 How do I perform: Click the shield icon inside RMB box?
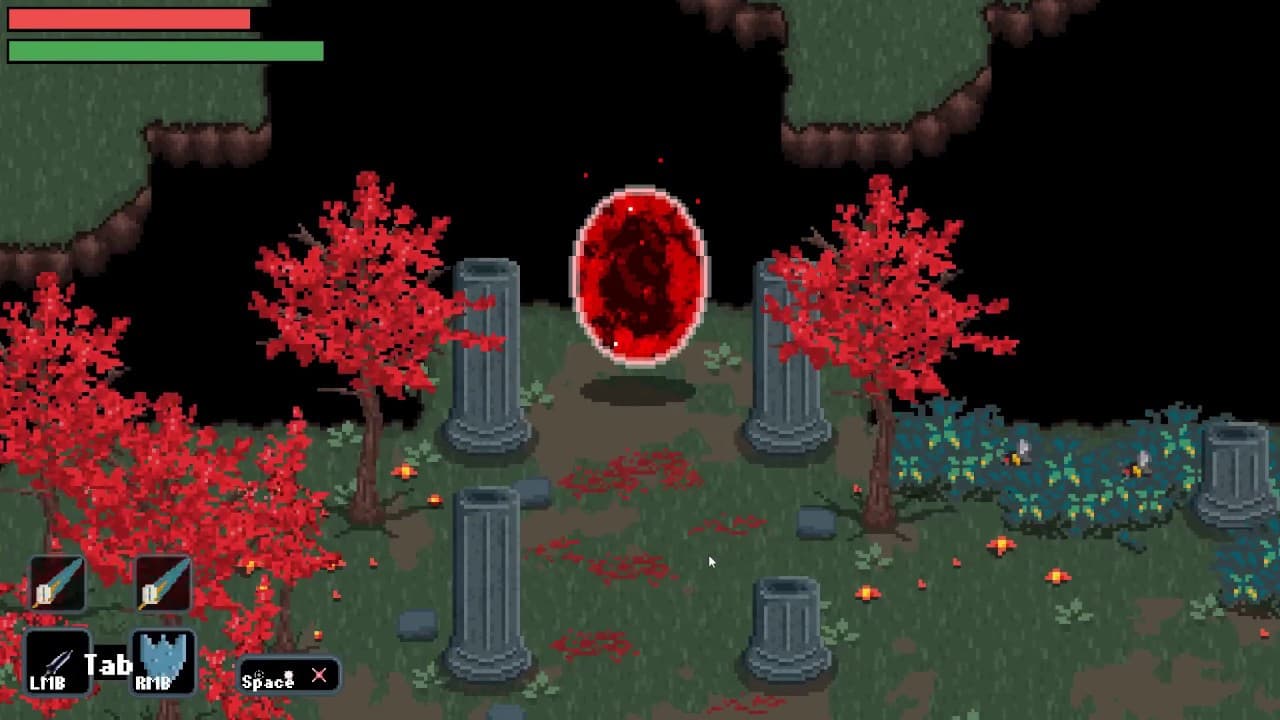164,655
